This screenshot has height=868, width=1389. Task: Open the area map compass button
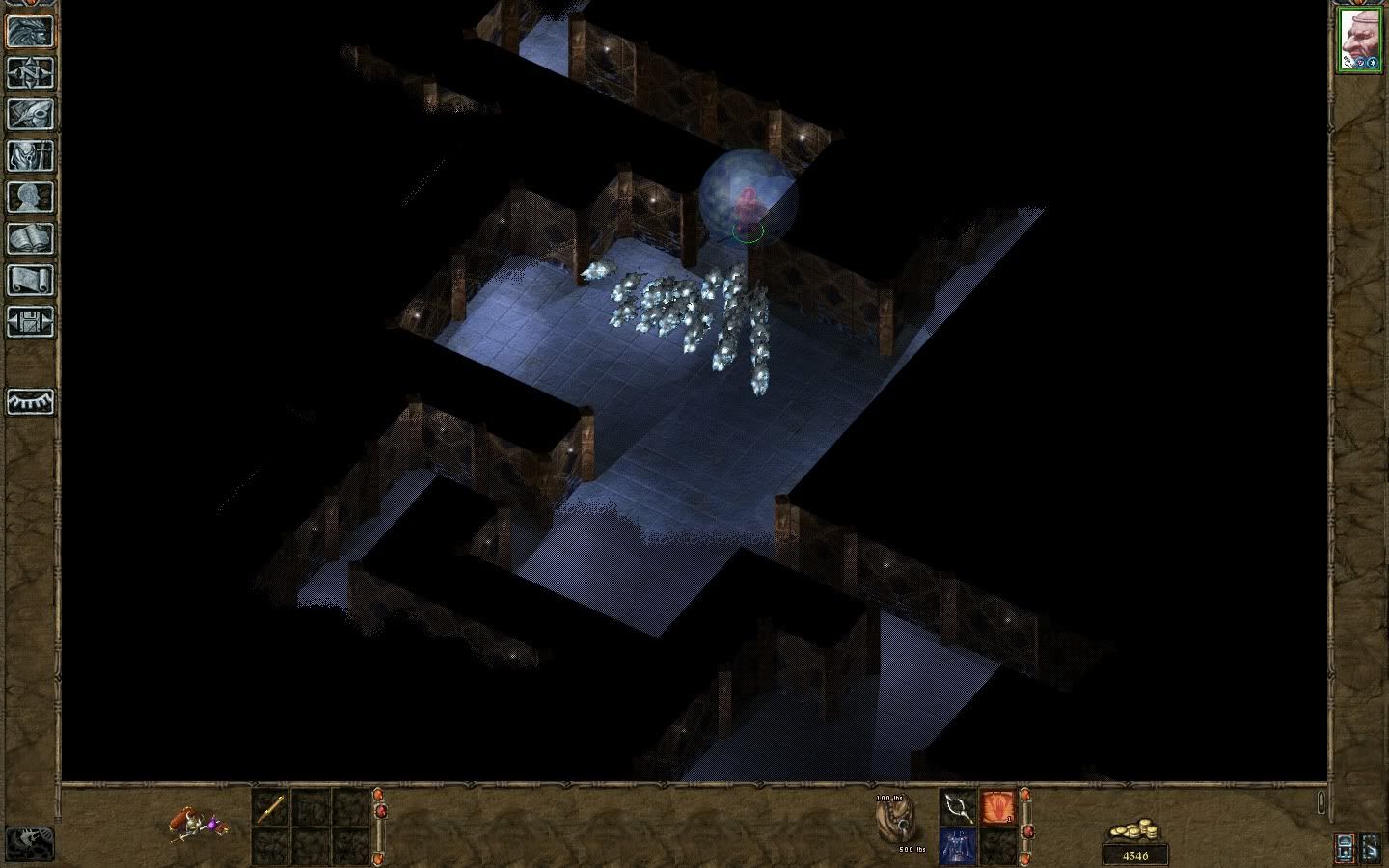click(x=30, y=73)
